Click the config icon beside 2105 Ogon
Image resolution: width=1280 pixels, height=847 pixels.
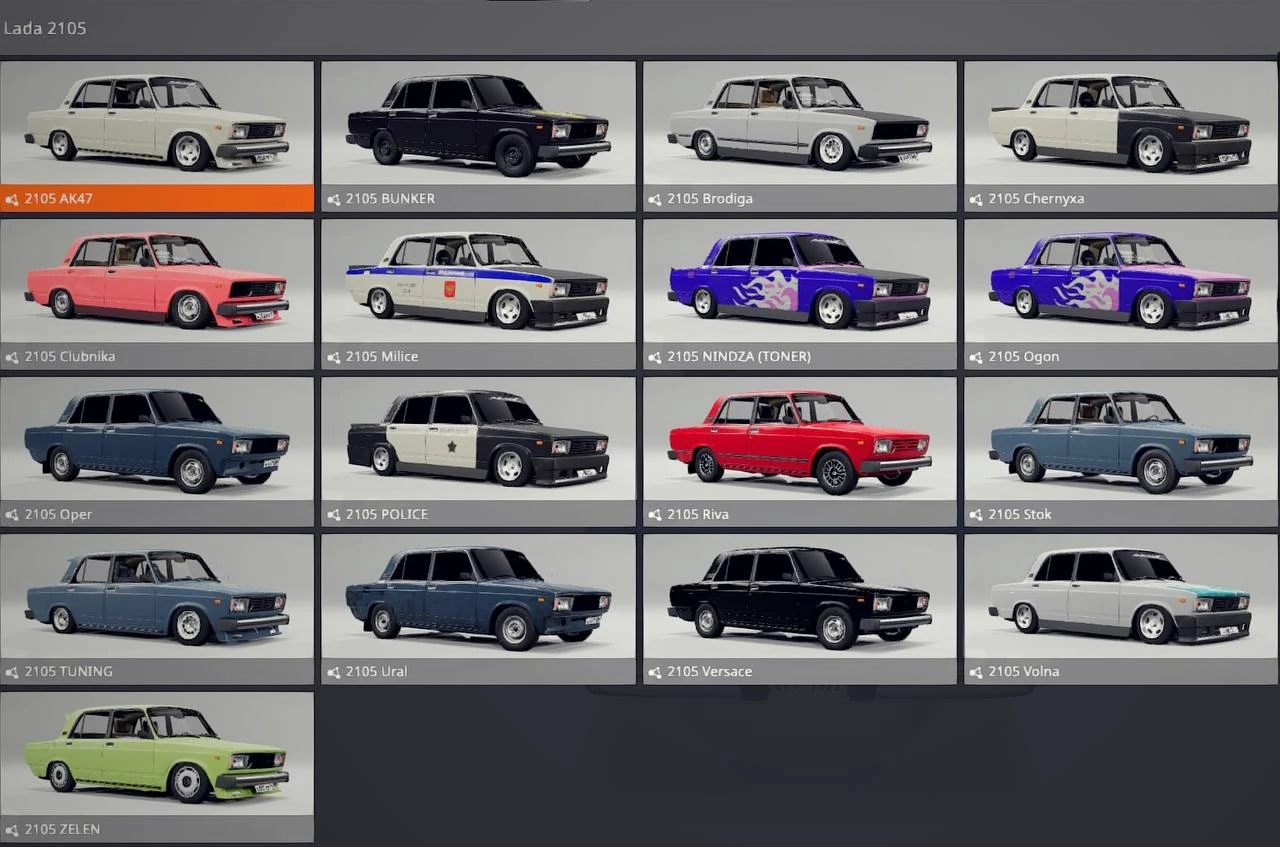[975, 356]
